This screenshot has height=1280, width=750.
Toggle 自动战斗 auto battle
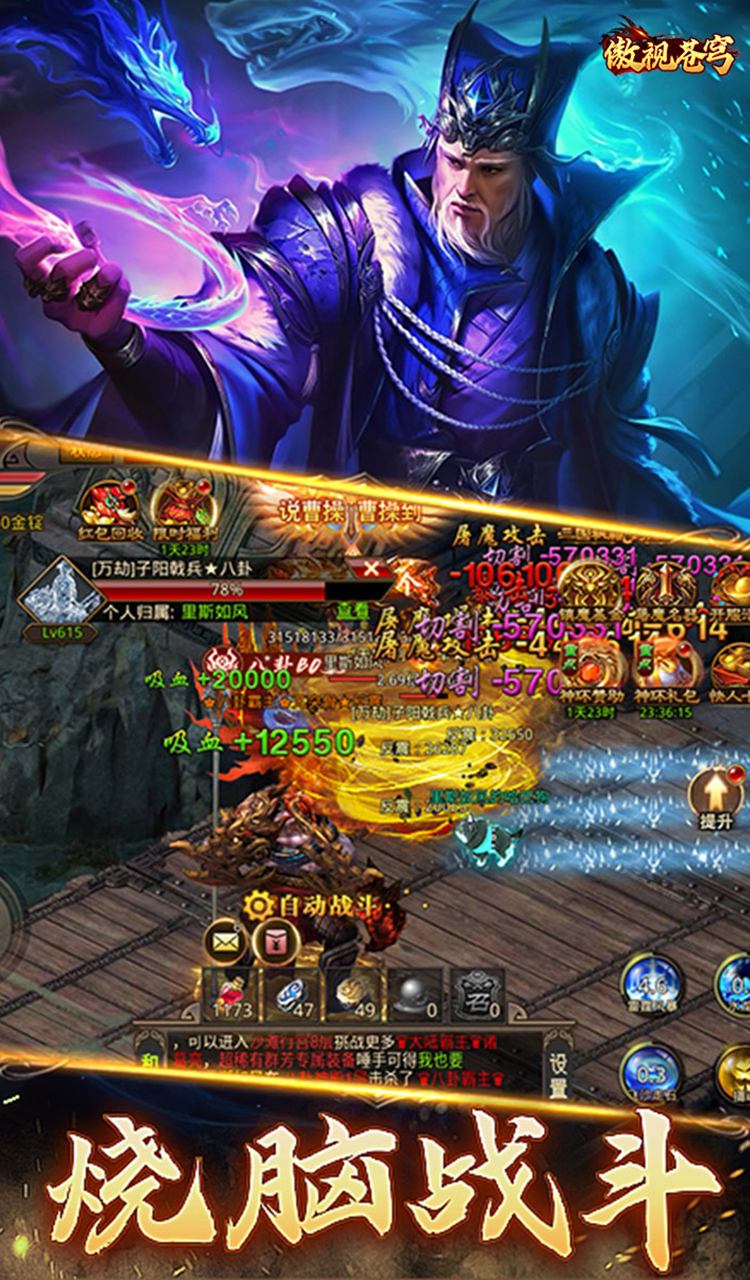310,904
